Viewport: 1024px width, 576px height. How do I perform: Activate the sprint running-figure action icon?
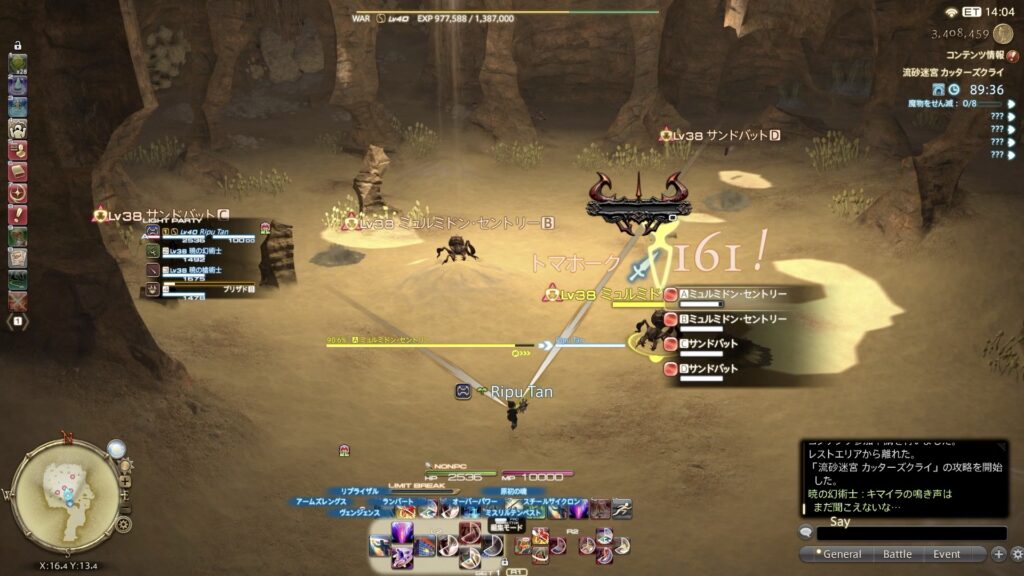621,508
